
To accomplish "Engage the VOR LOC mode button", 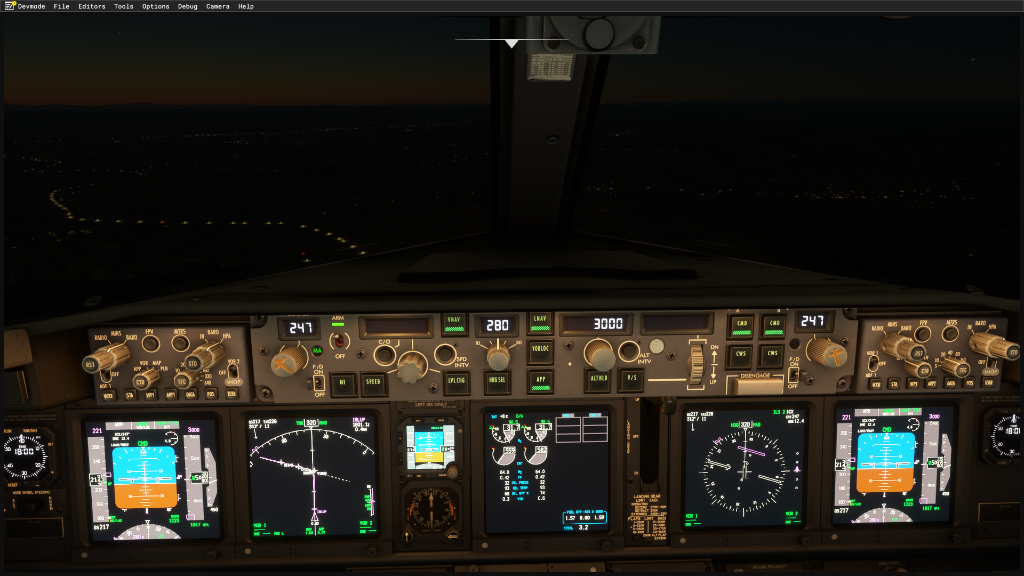I will [x=541, y=350].
